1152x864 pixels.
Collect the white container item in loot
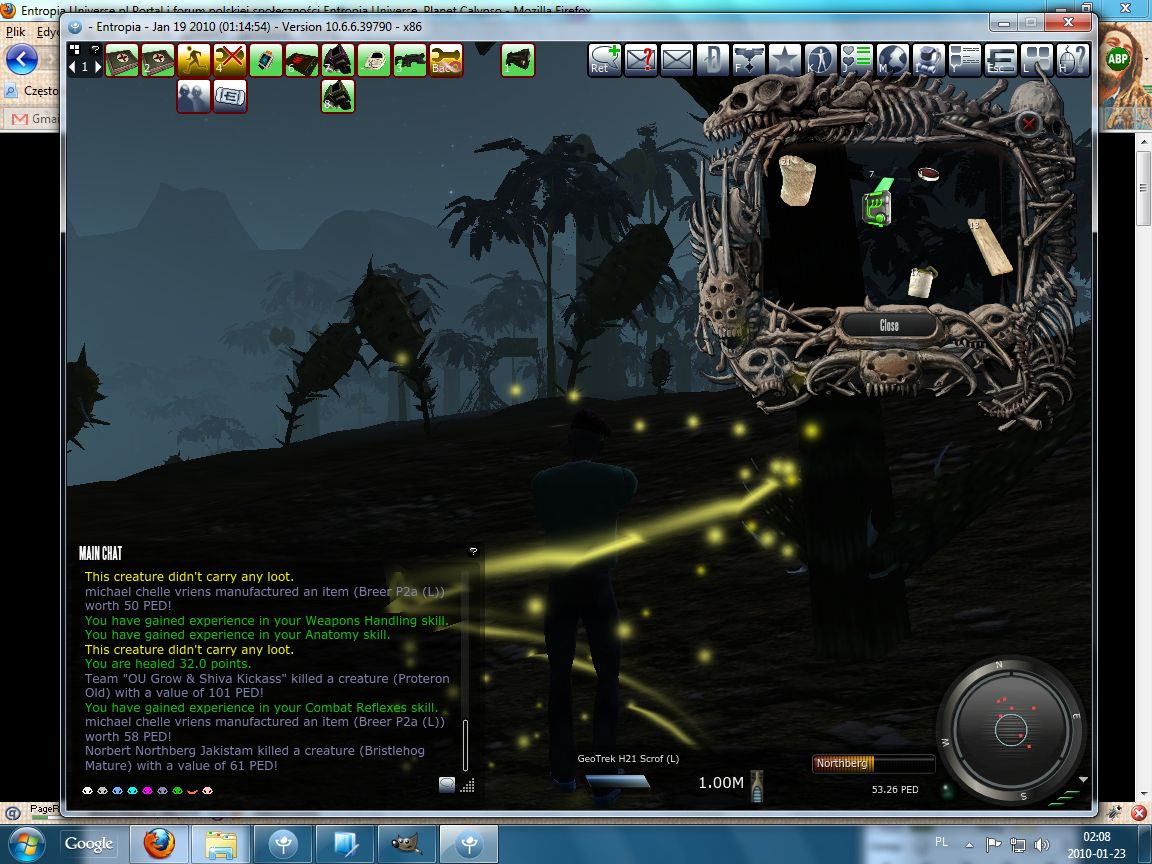(922, 281)
